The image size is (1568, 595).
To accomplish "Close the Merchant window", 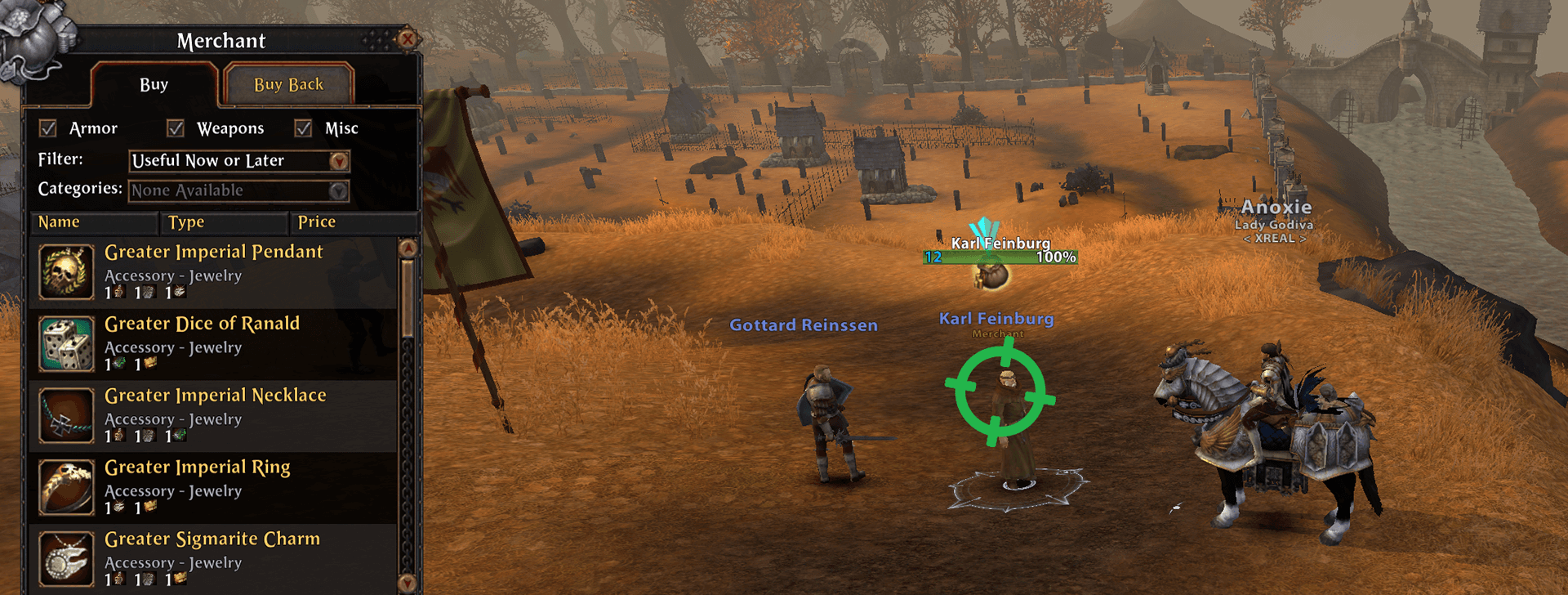I will (407, 38).
